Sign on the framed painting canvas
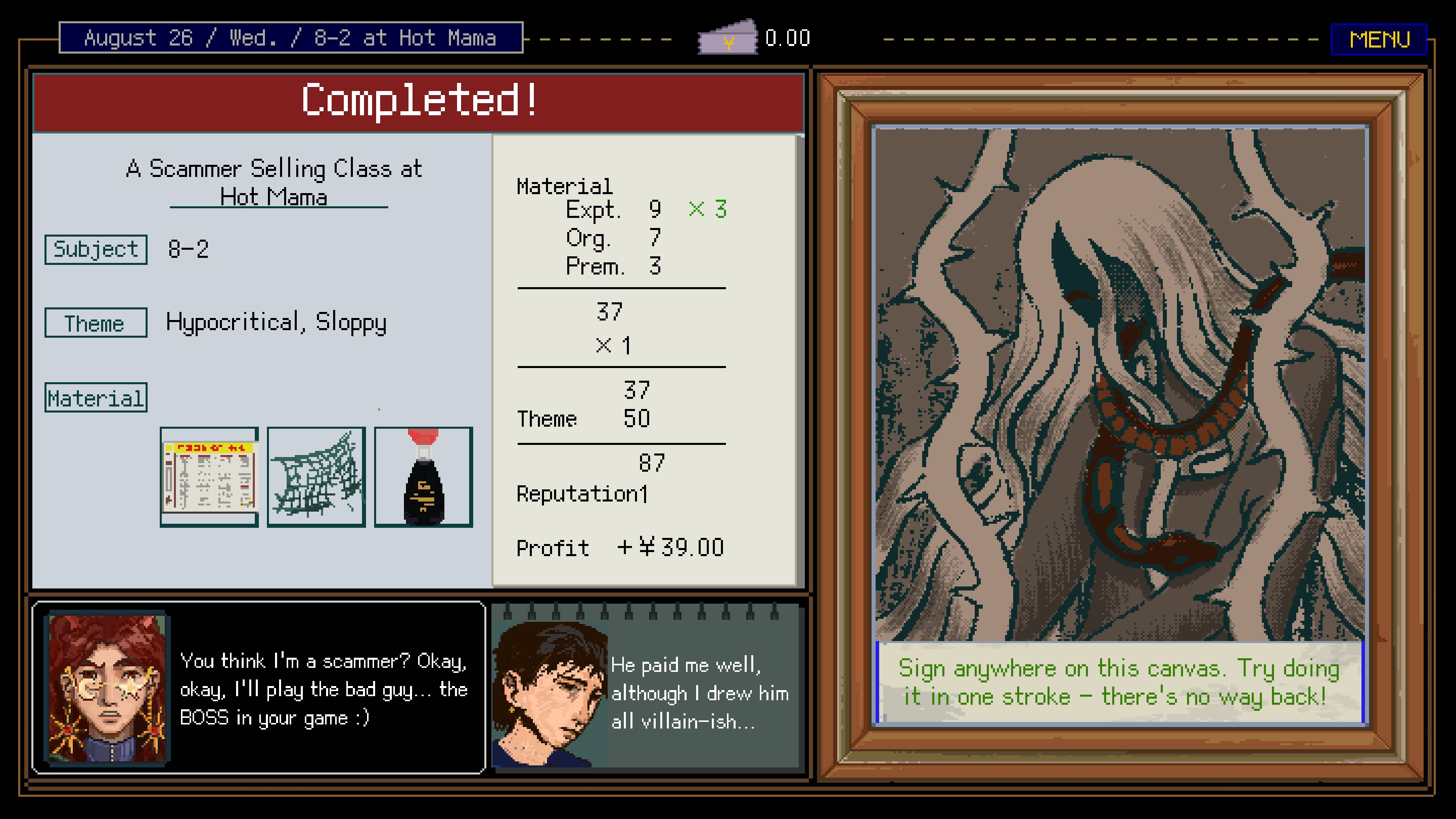Screen dimensions: 1456x819 1119,384
